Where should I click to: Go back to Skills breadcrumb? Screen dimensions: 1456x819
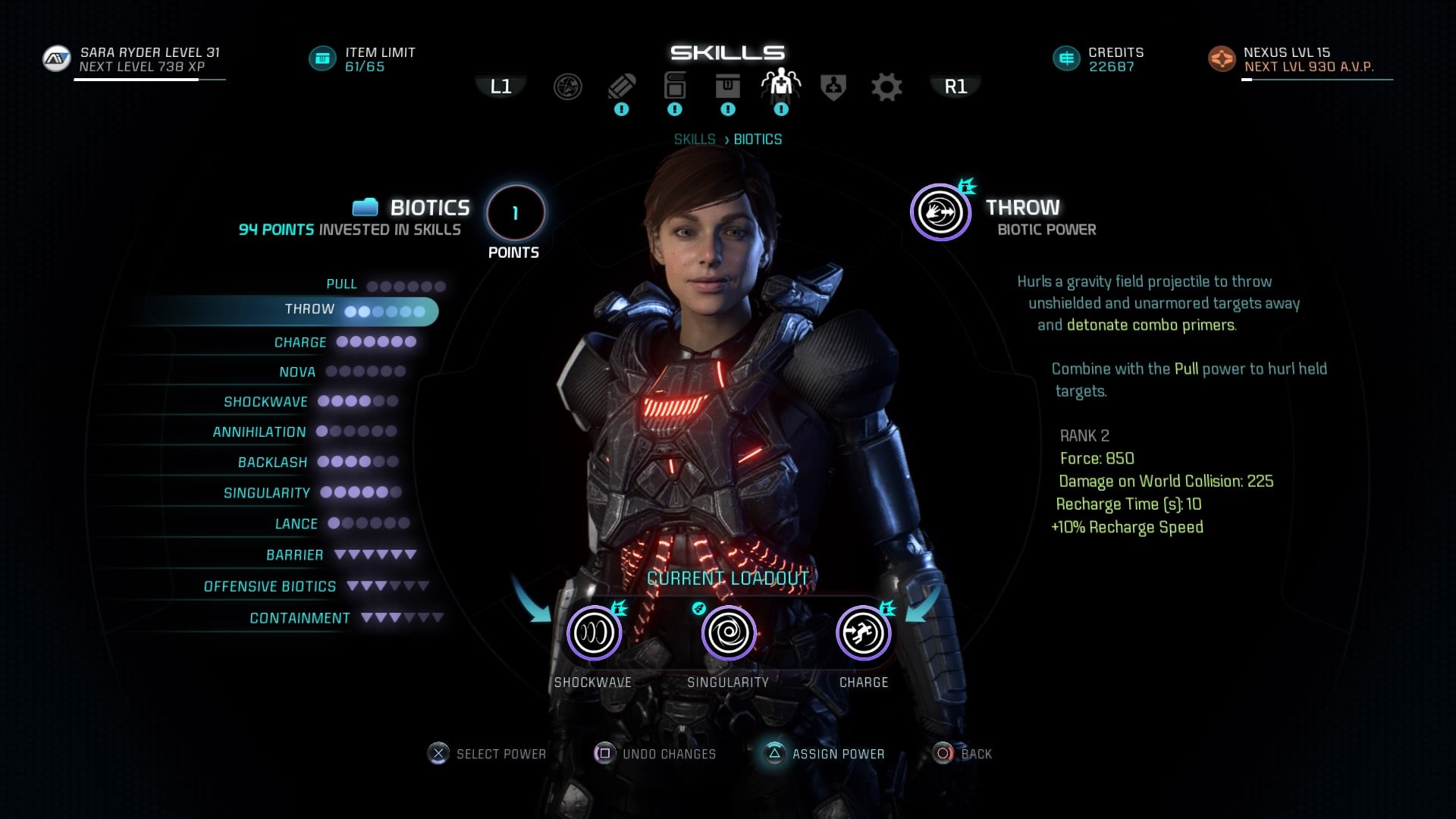point(695,140)
